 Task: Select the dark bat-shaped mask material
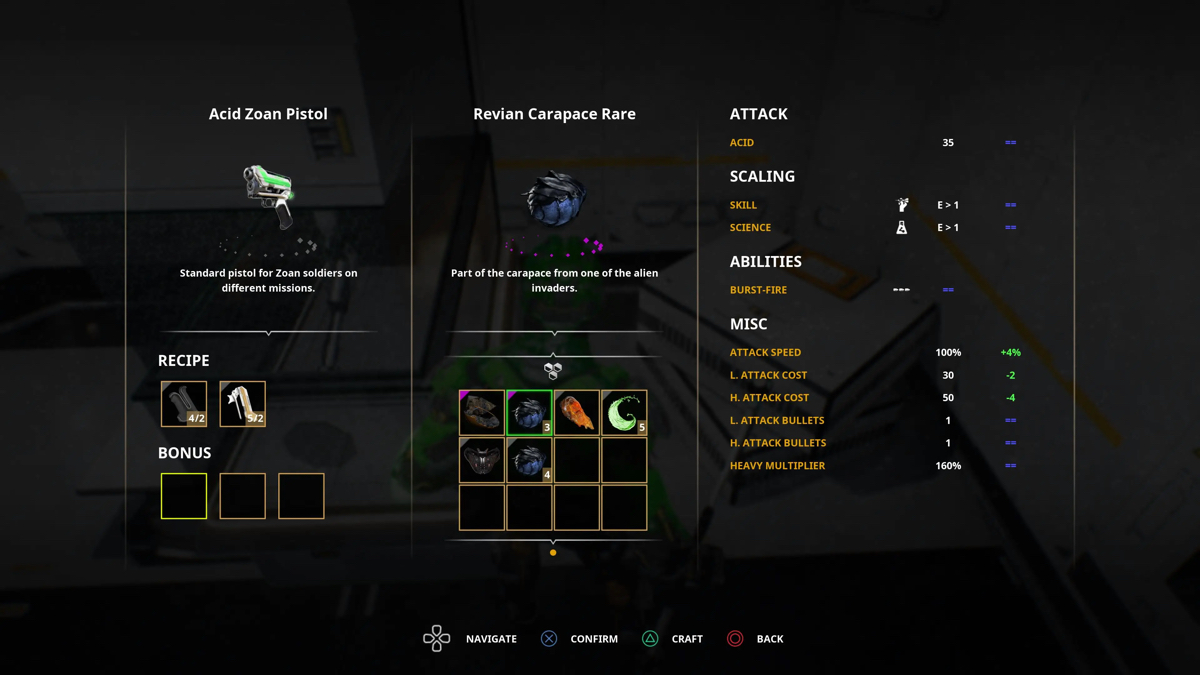(482, 460)
